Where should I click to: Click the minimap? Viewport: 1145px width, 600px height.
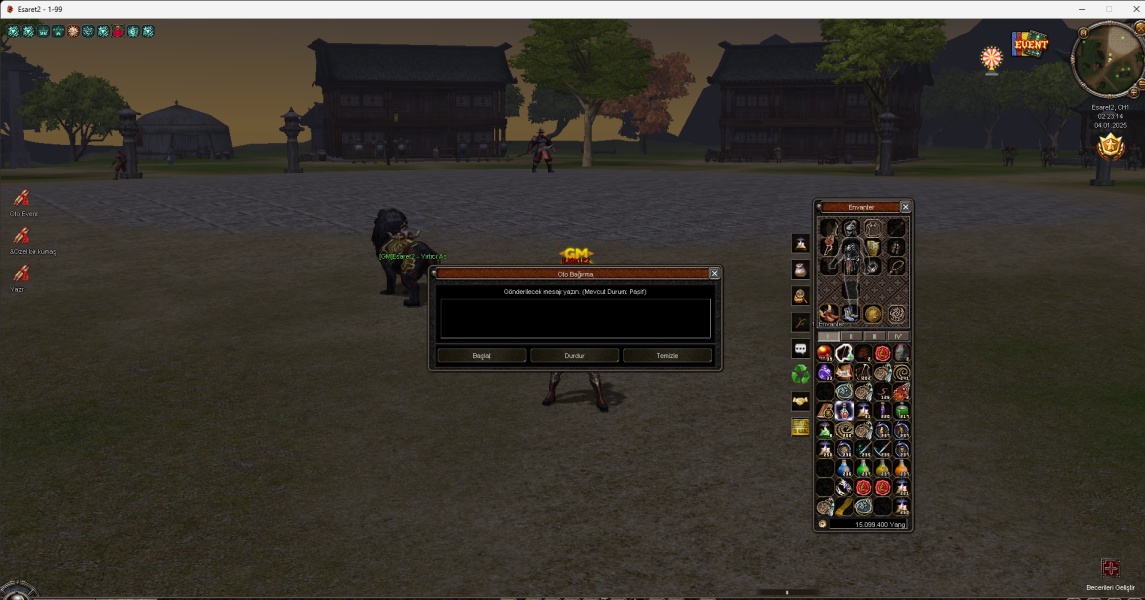point(1105,62)
